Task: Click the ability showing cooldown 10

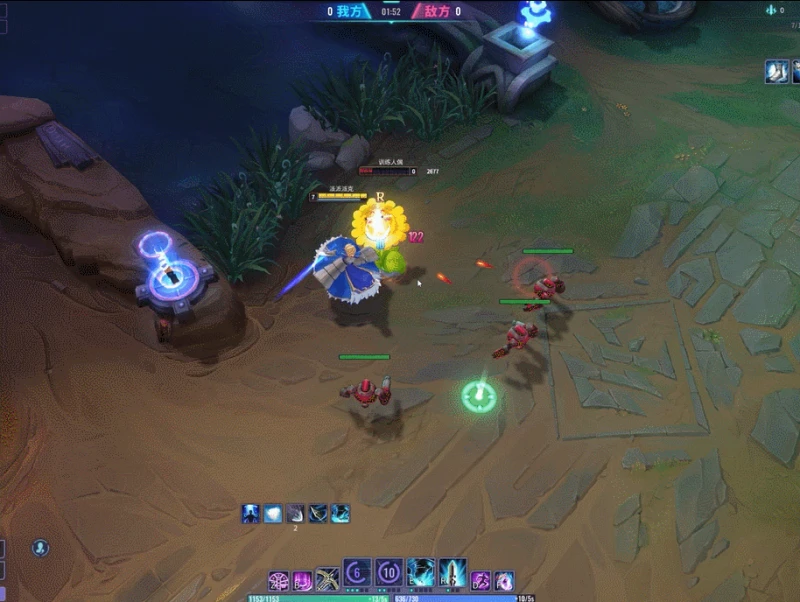Action: 389,574
